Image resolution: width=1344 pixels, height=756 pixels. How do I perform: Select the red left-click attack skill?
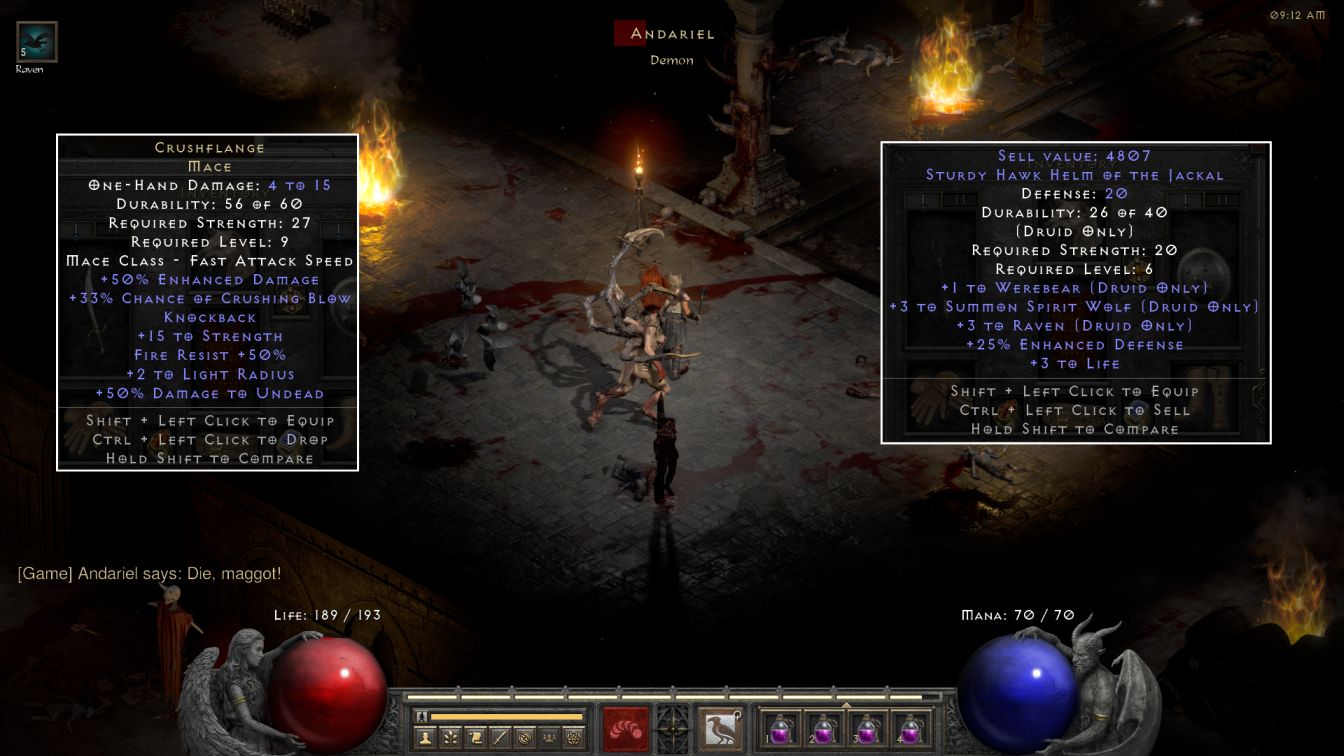tap(625, 729)
